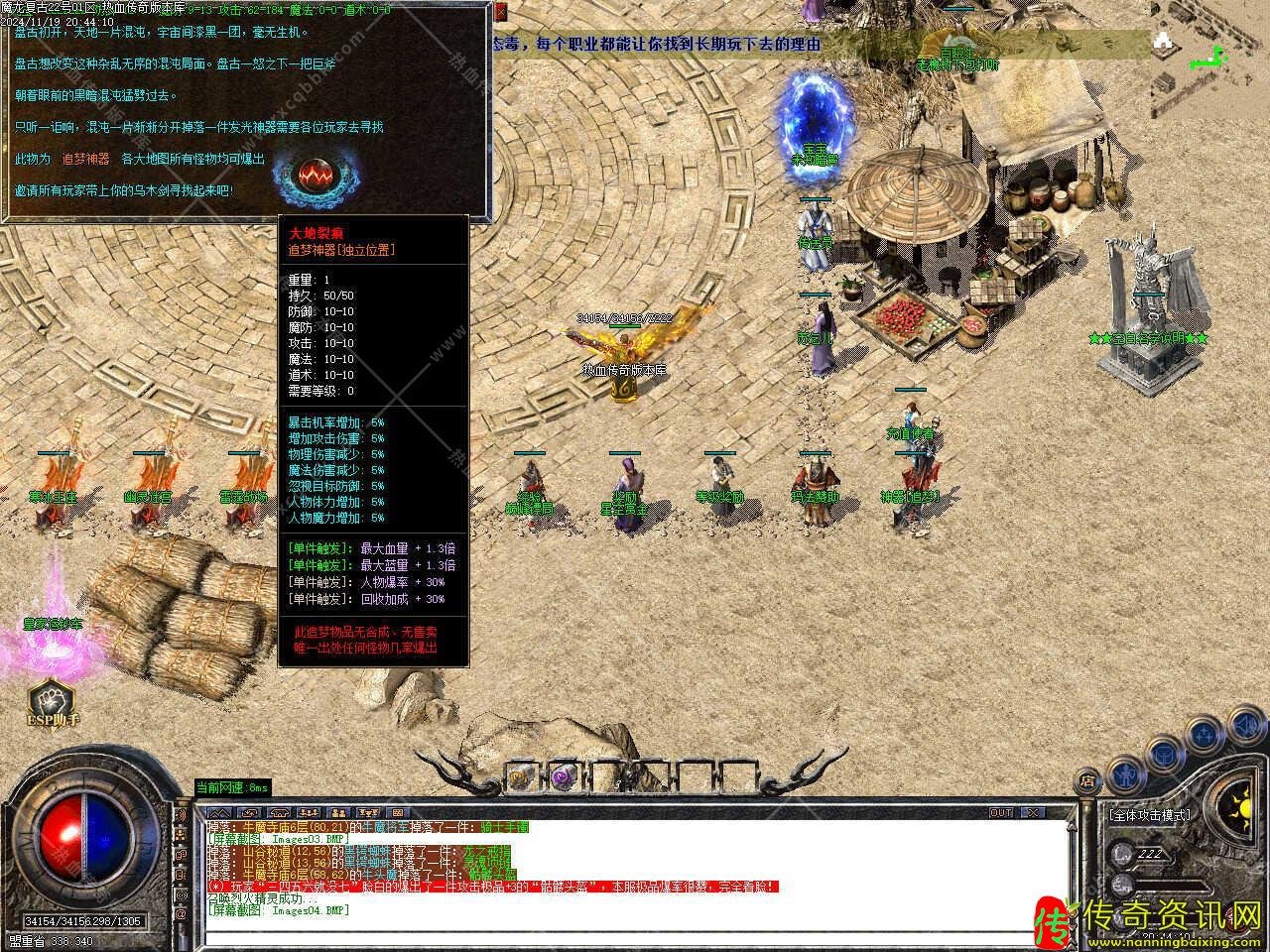The height and width of the screenshot is (952, 1270).
Task: Use the purple scroll in the quick slot
Action: coord(565,777)
